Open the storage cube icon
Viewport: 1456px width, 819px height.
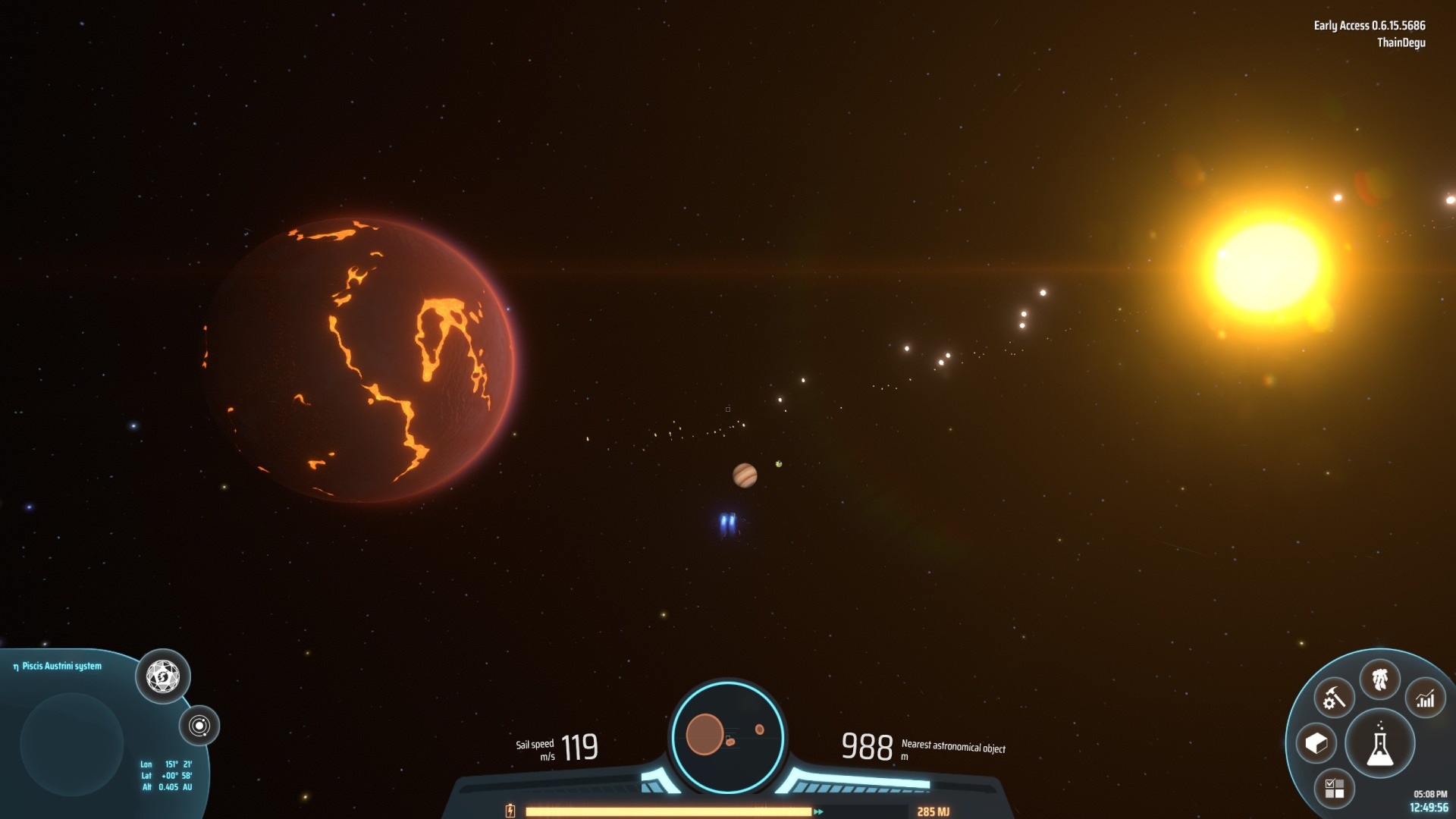(1317, 744)
